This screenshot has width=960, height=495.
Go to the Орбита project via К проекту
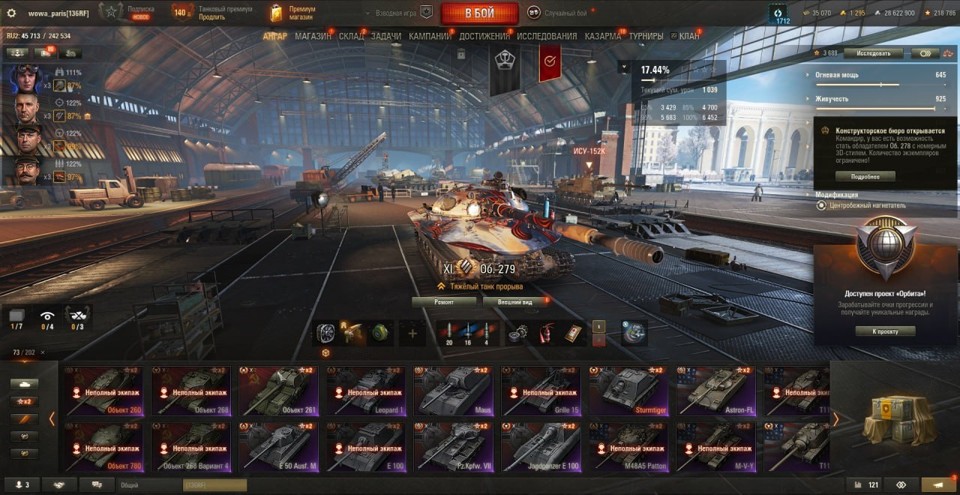pyautogui.click(x=885, y=331)
